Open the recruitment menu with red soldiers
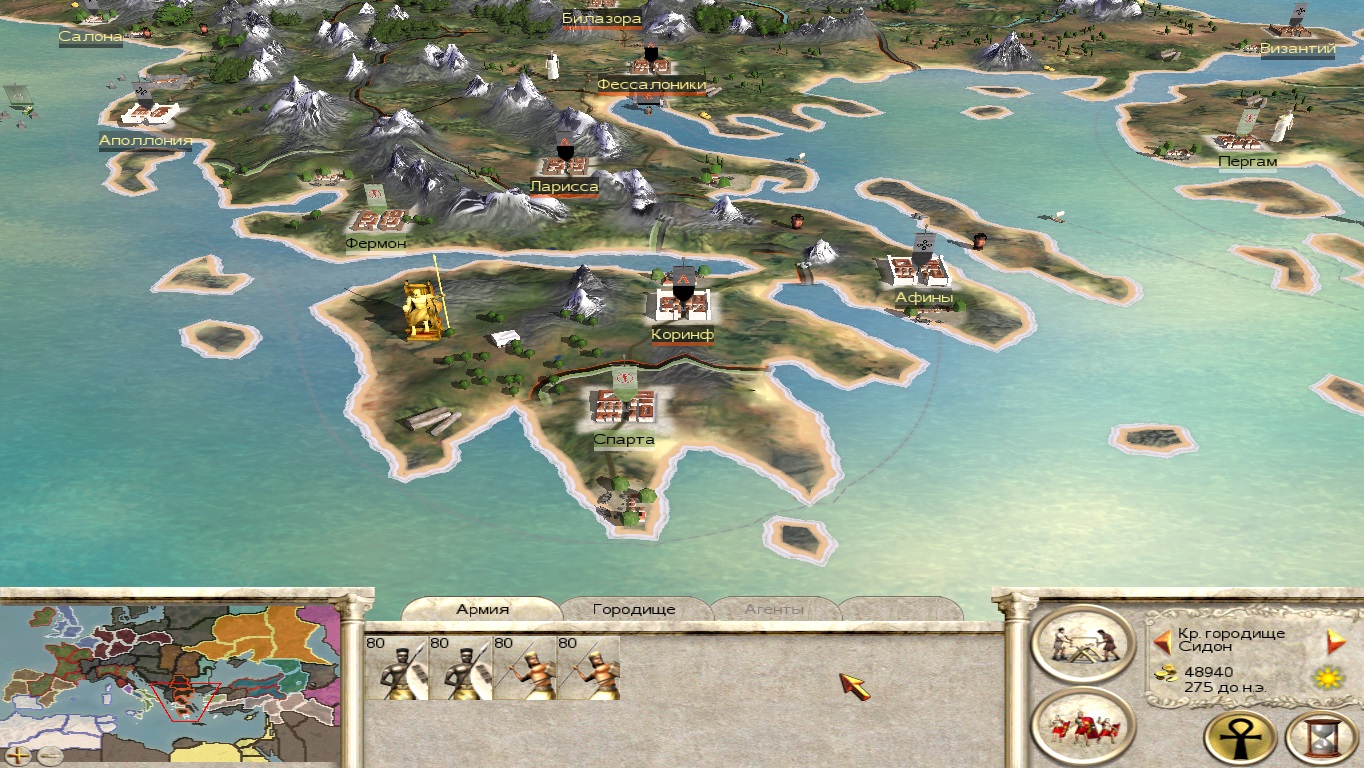The height and width of the screenshot is (768, 1364). point(1082,727)
